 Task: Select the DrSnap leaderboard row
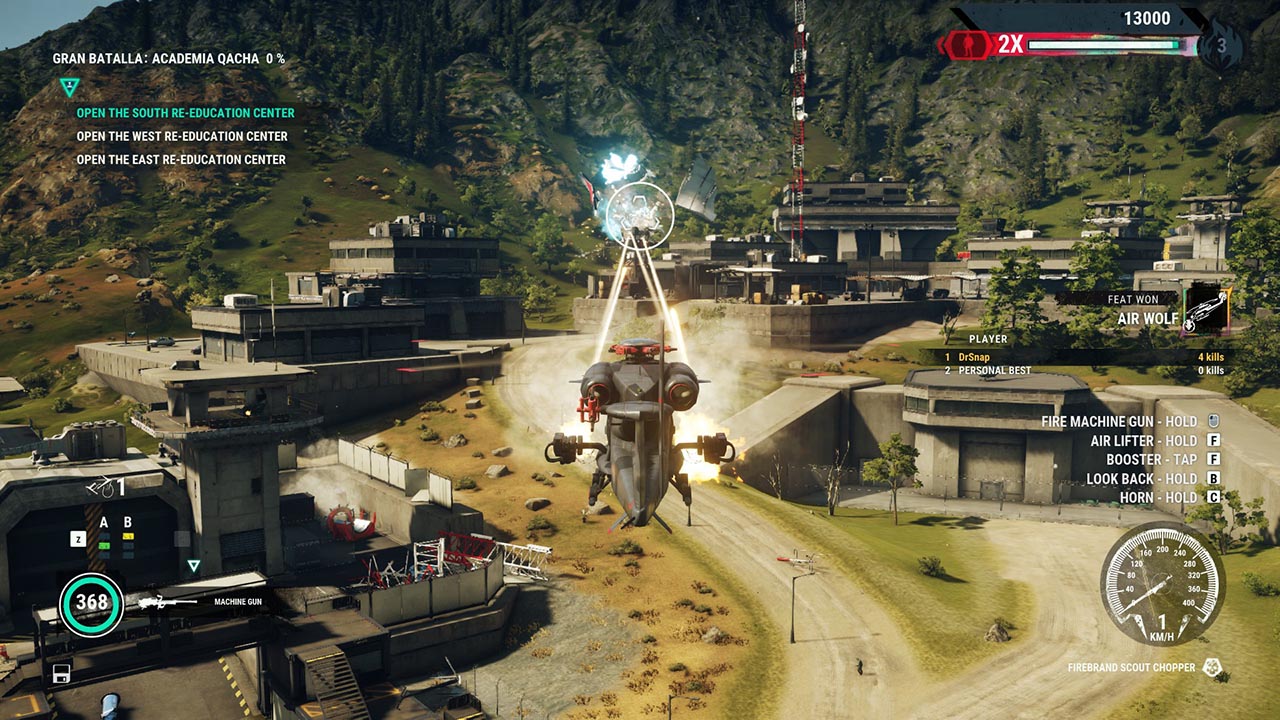[x=1085, y=356]
